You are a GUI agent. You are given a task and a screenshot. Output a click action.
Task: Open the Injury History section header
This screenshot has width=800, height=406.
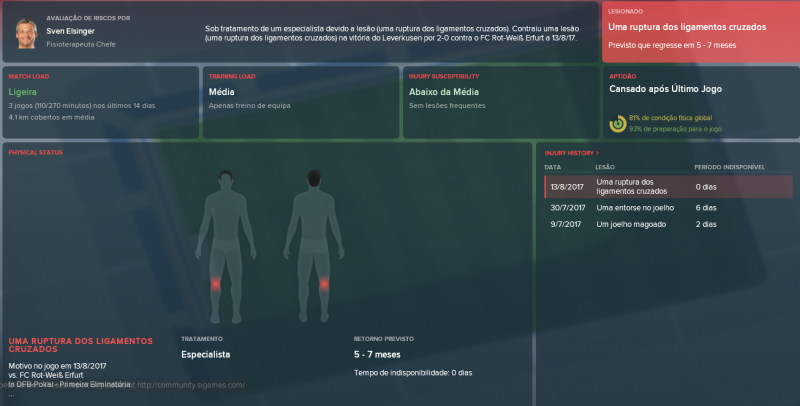[563, 152]
